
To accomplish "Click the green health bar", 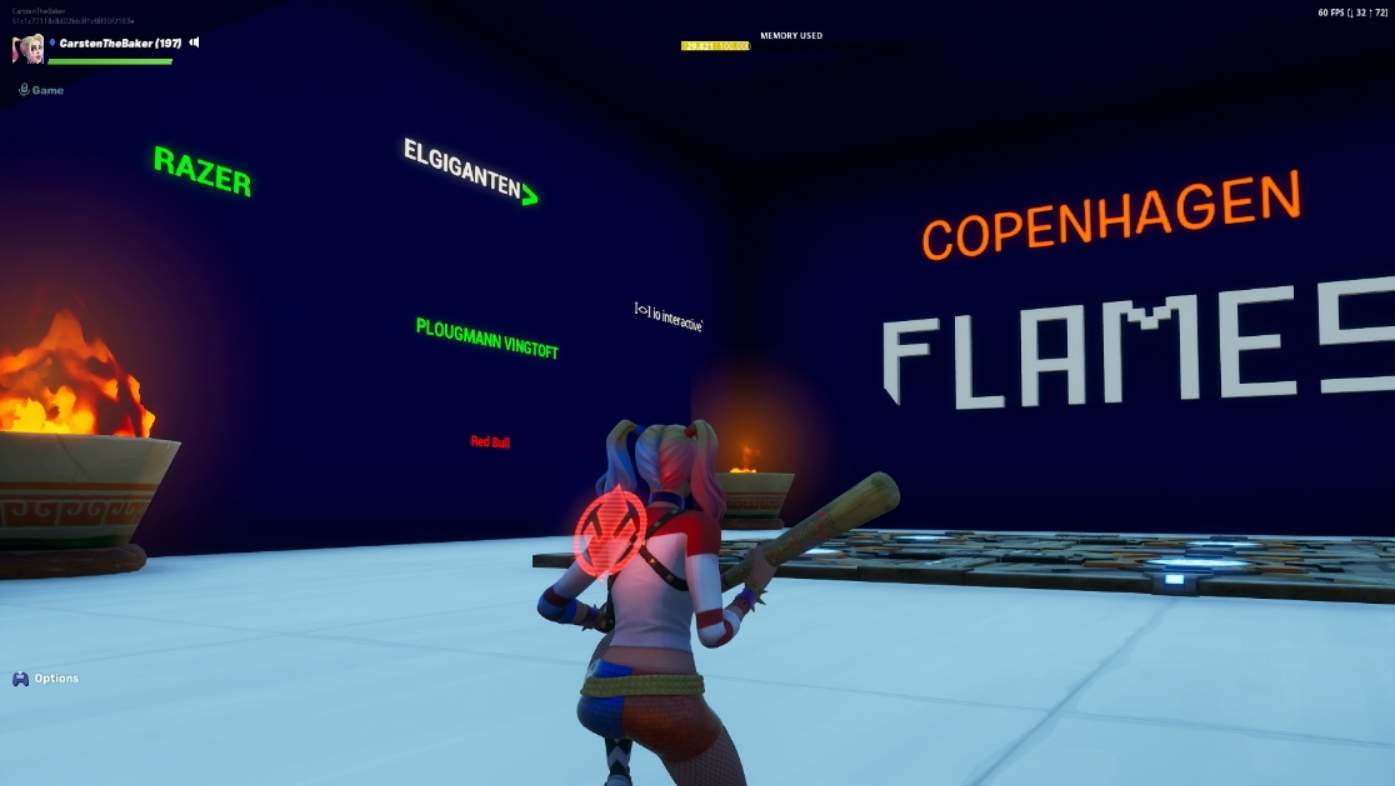I will [110, 60].
